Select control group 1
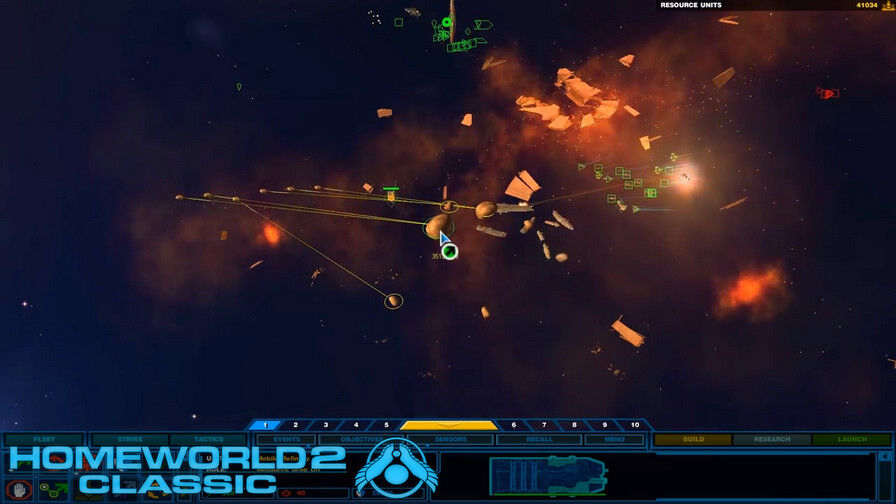 click(x=265, y=425)
